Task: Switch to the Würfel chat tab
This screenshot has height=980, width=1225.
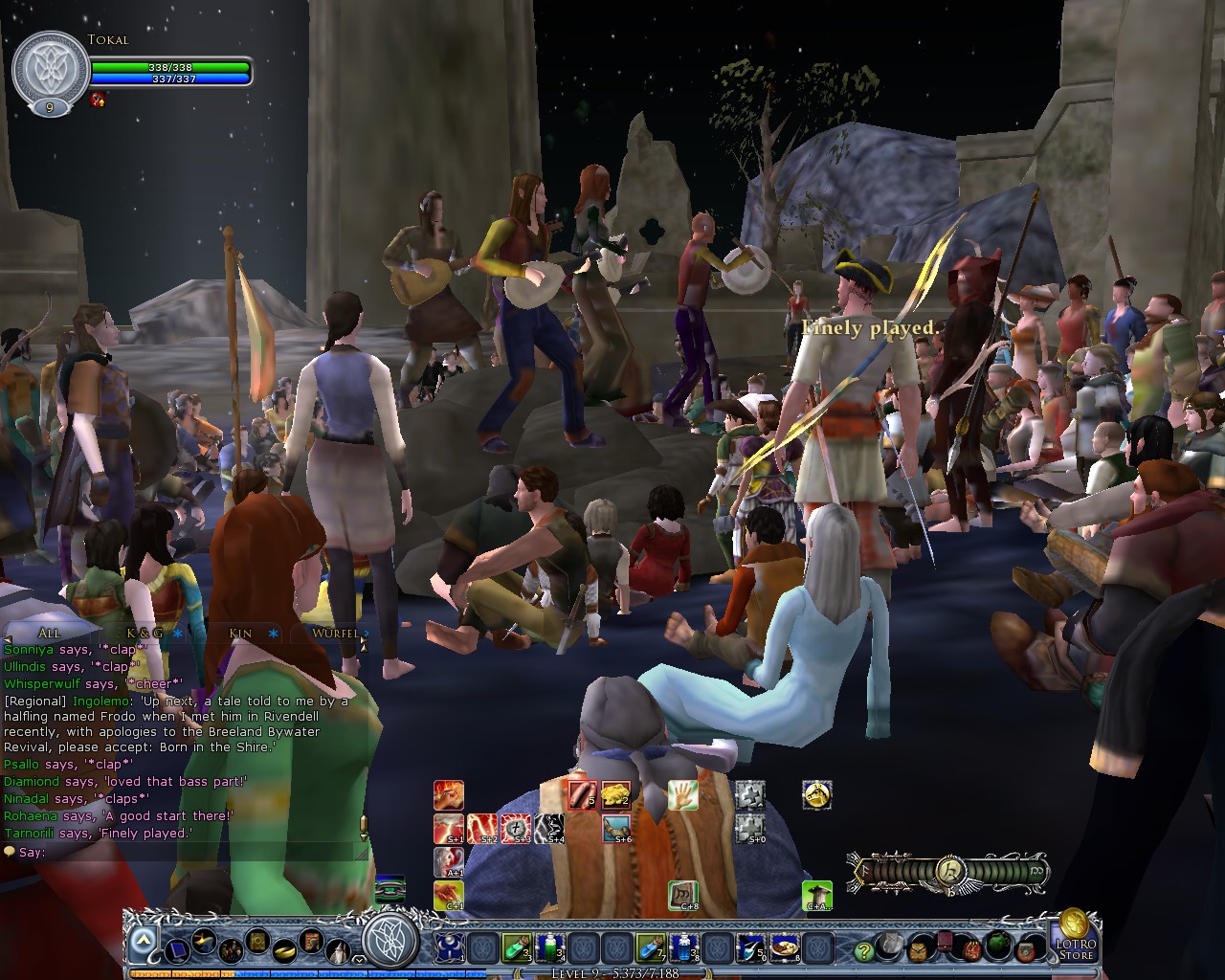Action: 335,633
